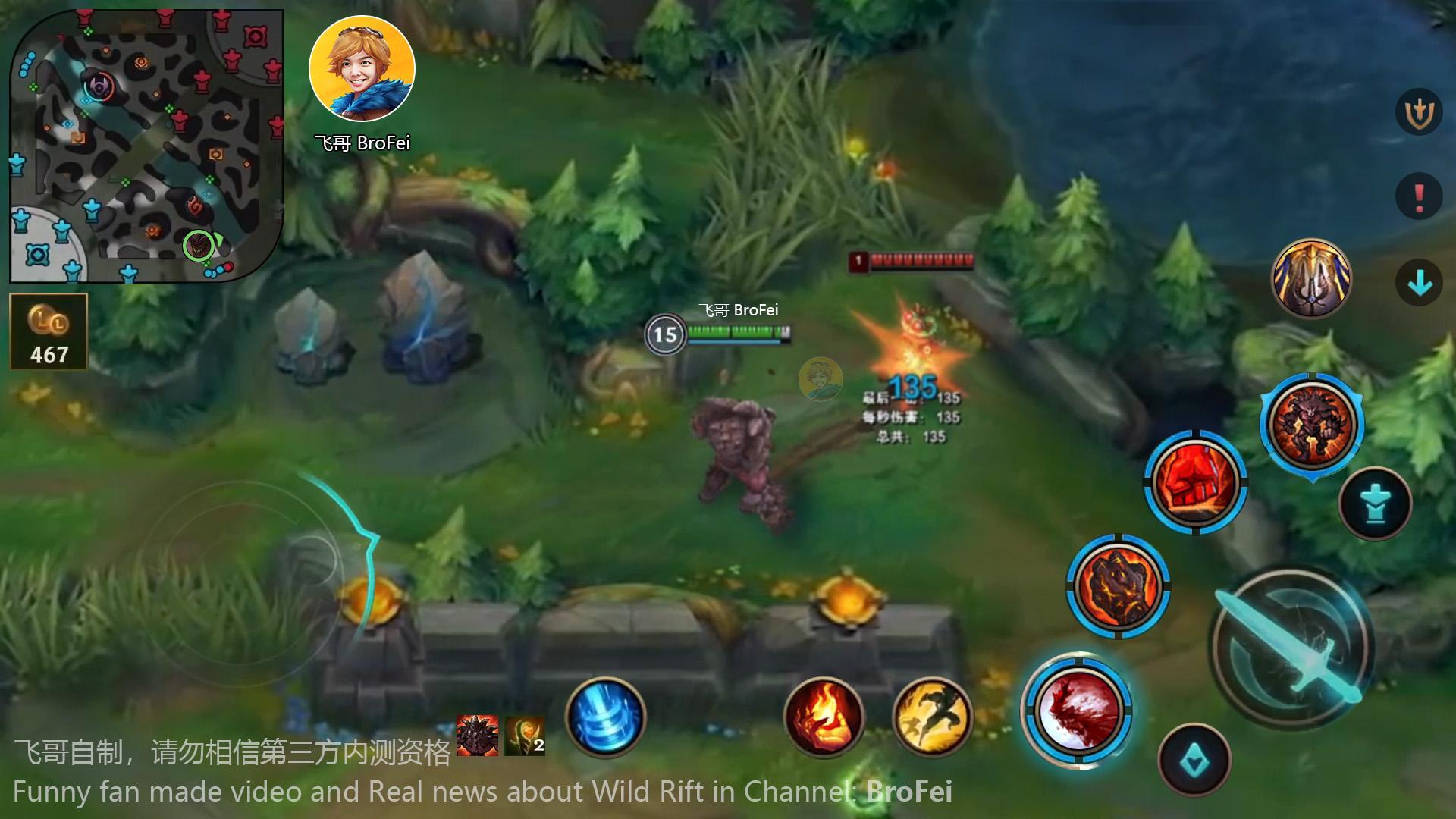The width and height of the screenshot is (1456, 819).
Task: Tap the red exclamation ping button
Action: 1418,197
